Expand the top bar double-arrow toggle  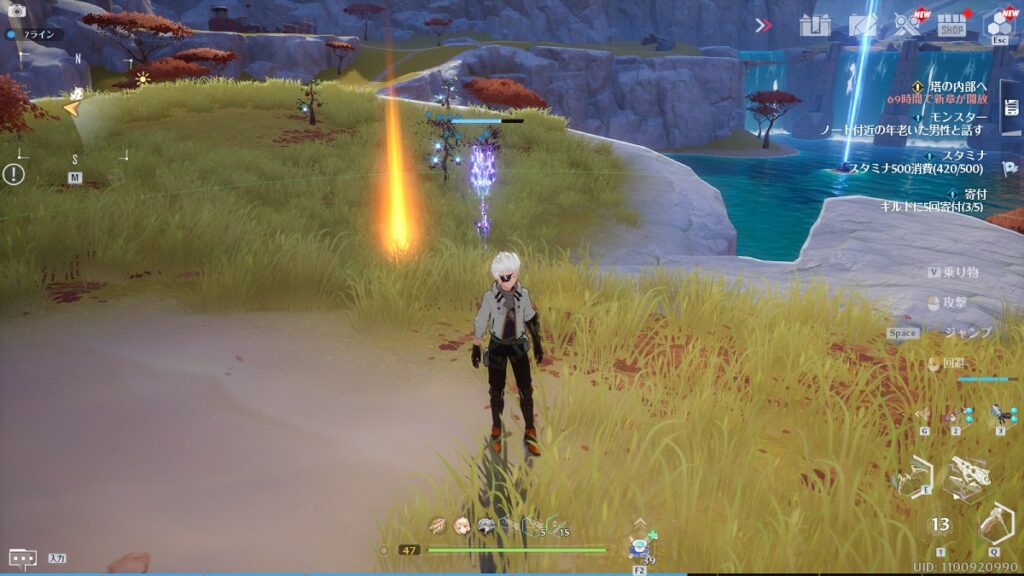click(x=764, y=25)
